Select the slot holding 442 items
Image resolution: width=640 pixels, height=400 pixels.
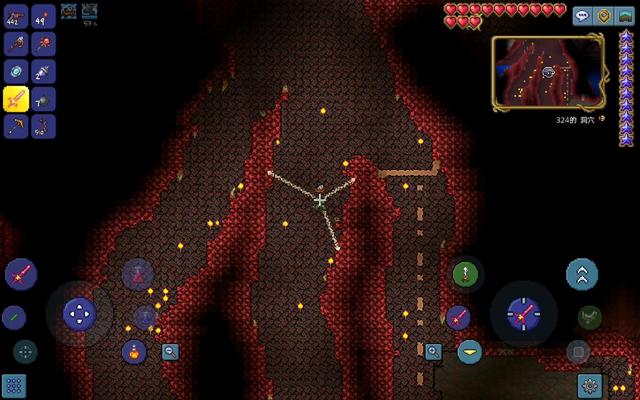[17, 17]
